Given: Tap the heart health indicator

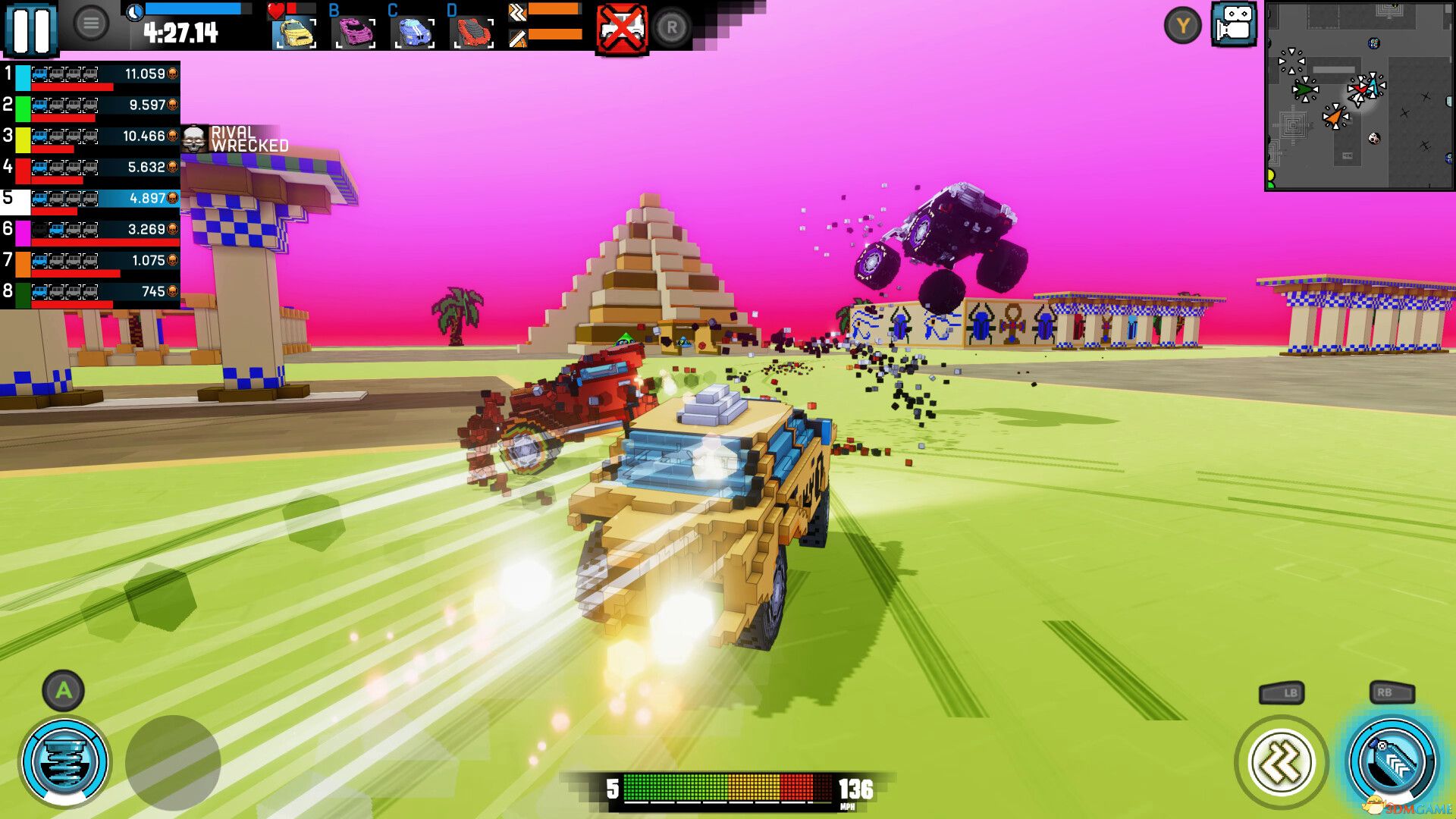Looking at the screenshot, I should [276, 11].
